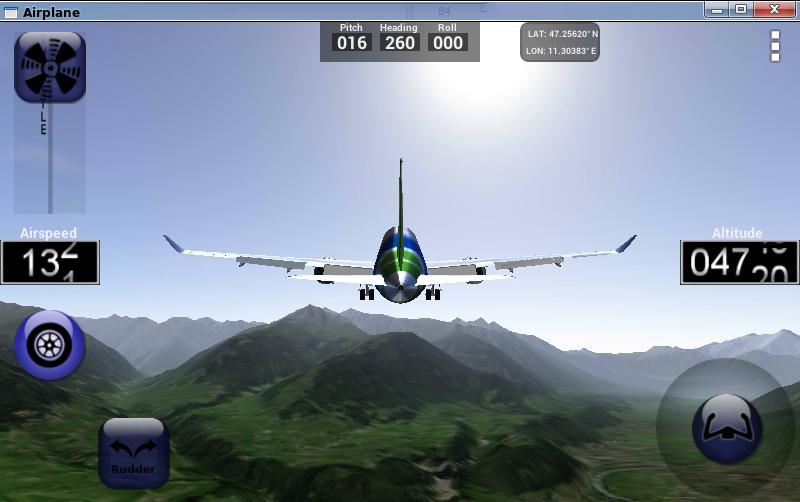Image resolution: width=800 pixels, height=502 pixels.
Task: Toggle the landing gear wheel button
Action: pyautogui.click(x=49, y=345)
